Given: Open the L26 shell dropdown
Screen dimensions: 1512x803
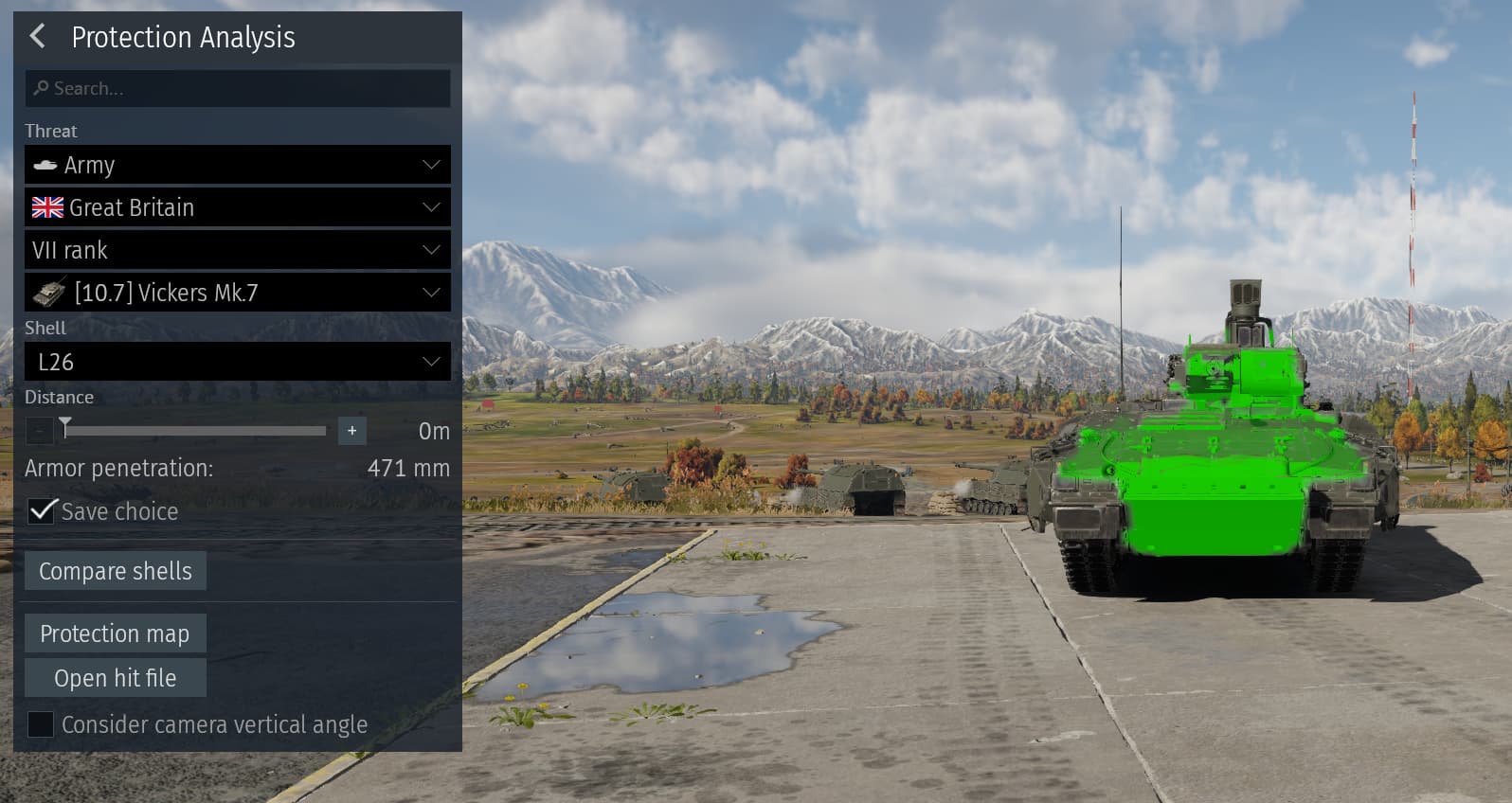Looking at the screenshot, I should click(x=237, y=362).
